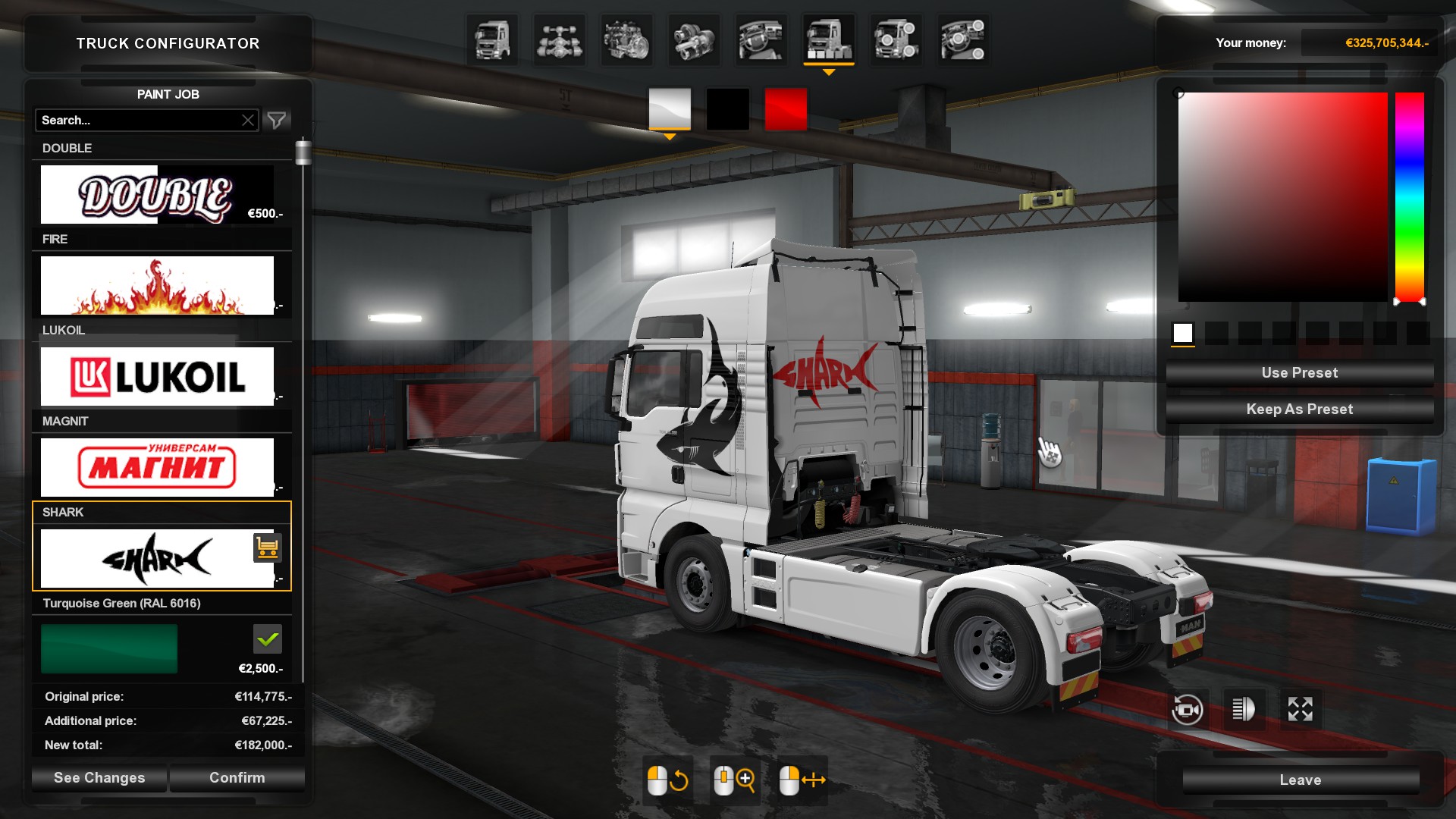Image resolution: width=1456 pixels, height=819 pixels.
Task: Click the fullscreen expand arrows icon
Action: click(x=1300, y=710)
